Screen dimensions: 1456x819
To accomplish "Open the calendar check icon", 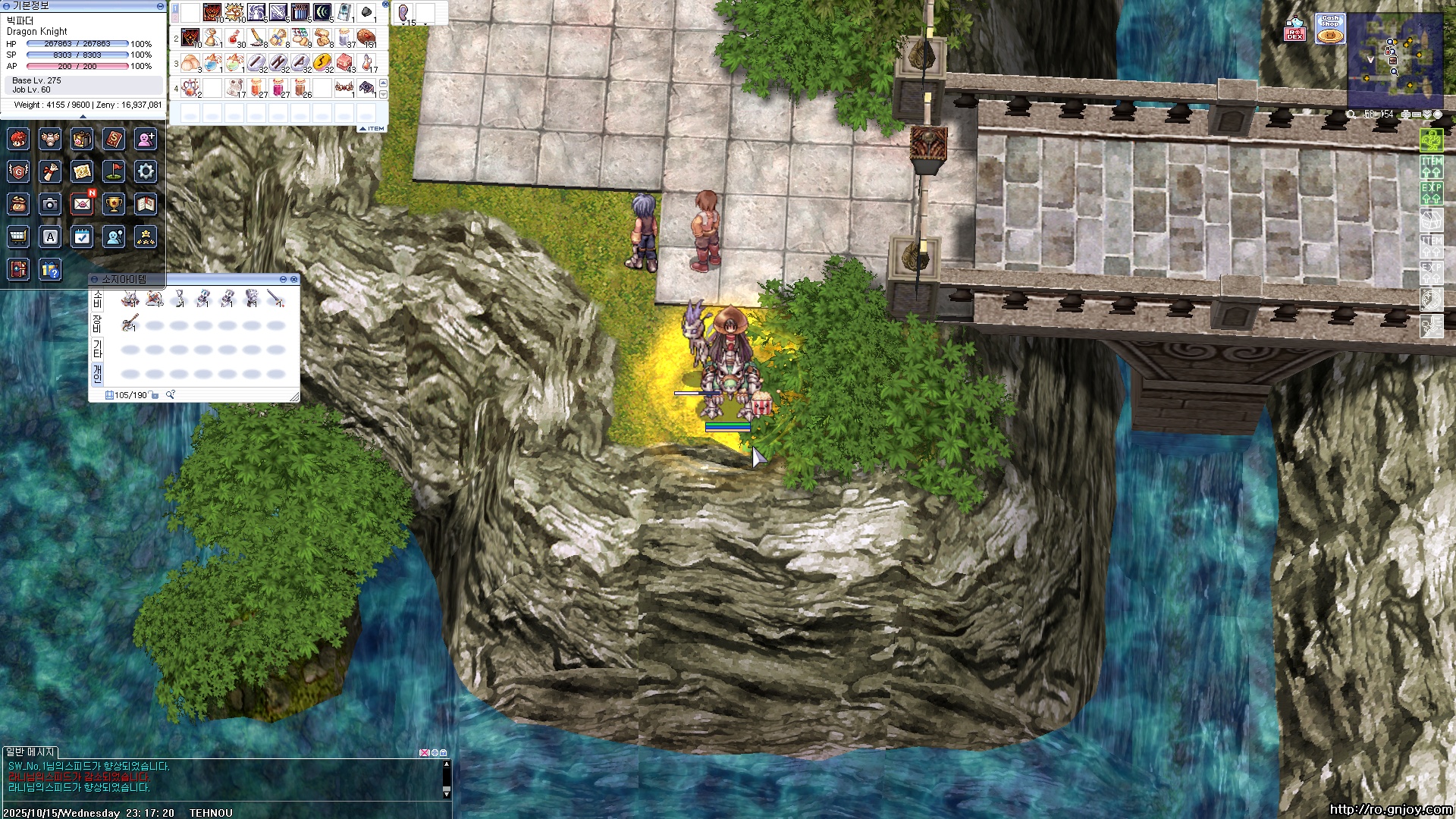I will tap(82, 237).
